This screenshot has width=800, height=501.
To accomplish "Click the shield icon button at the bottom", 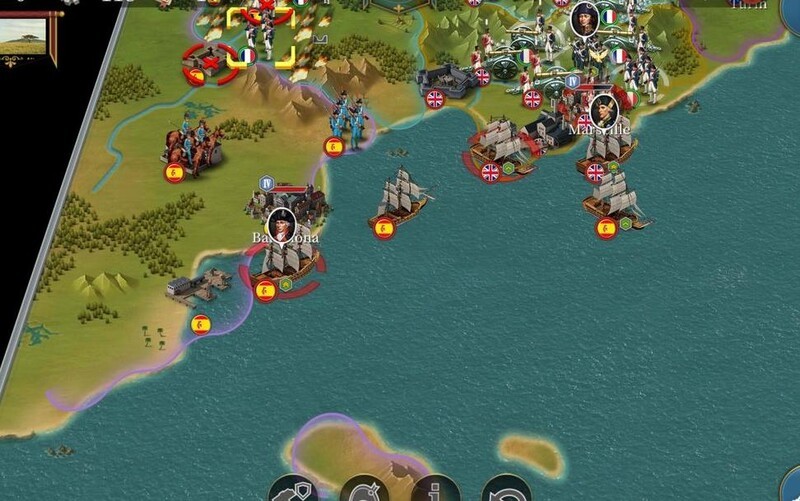I will point(293,491).
